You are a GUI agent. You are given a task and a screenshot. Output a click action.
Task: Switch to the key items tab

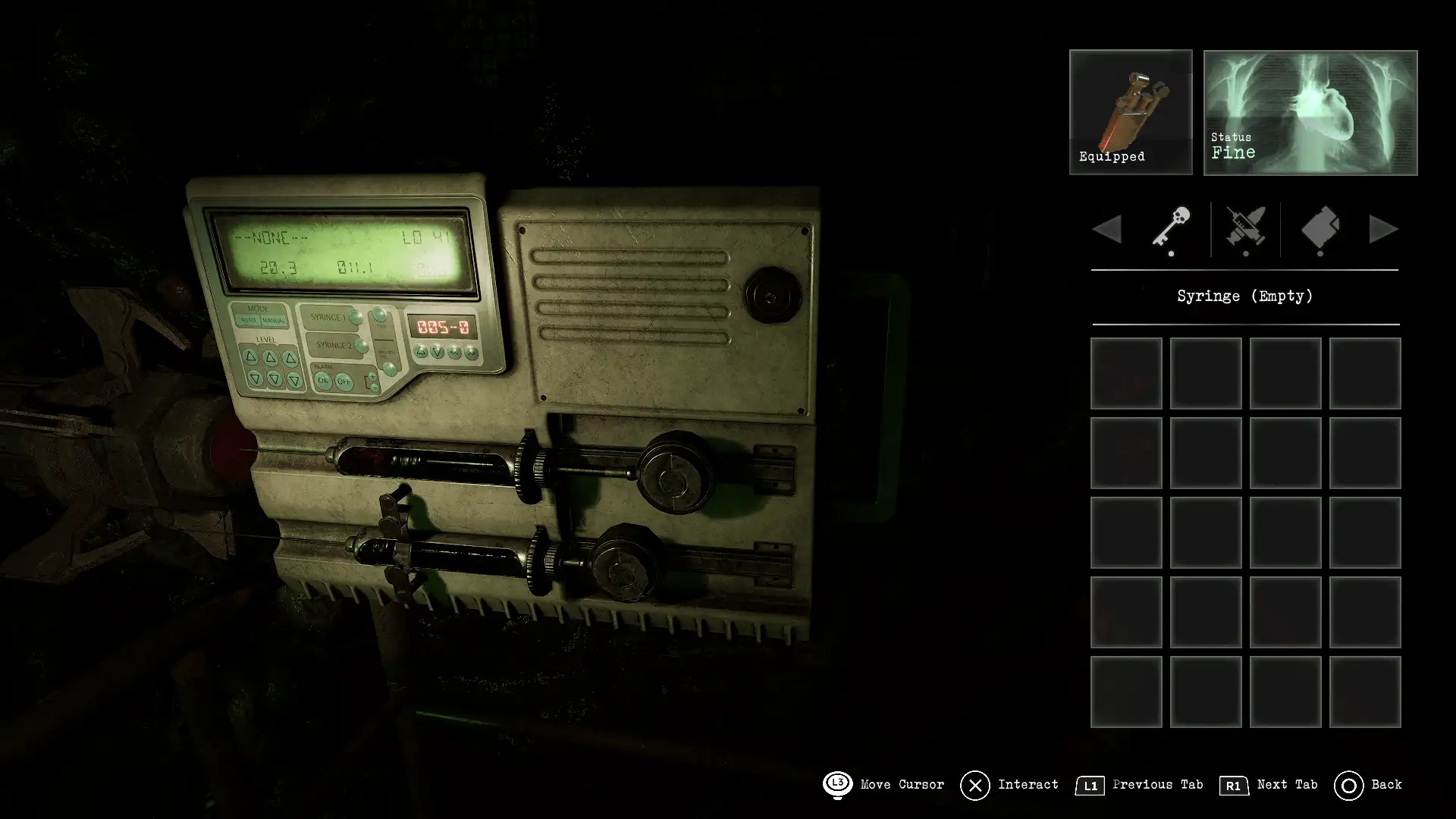tap(1171, 227)
